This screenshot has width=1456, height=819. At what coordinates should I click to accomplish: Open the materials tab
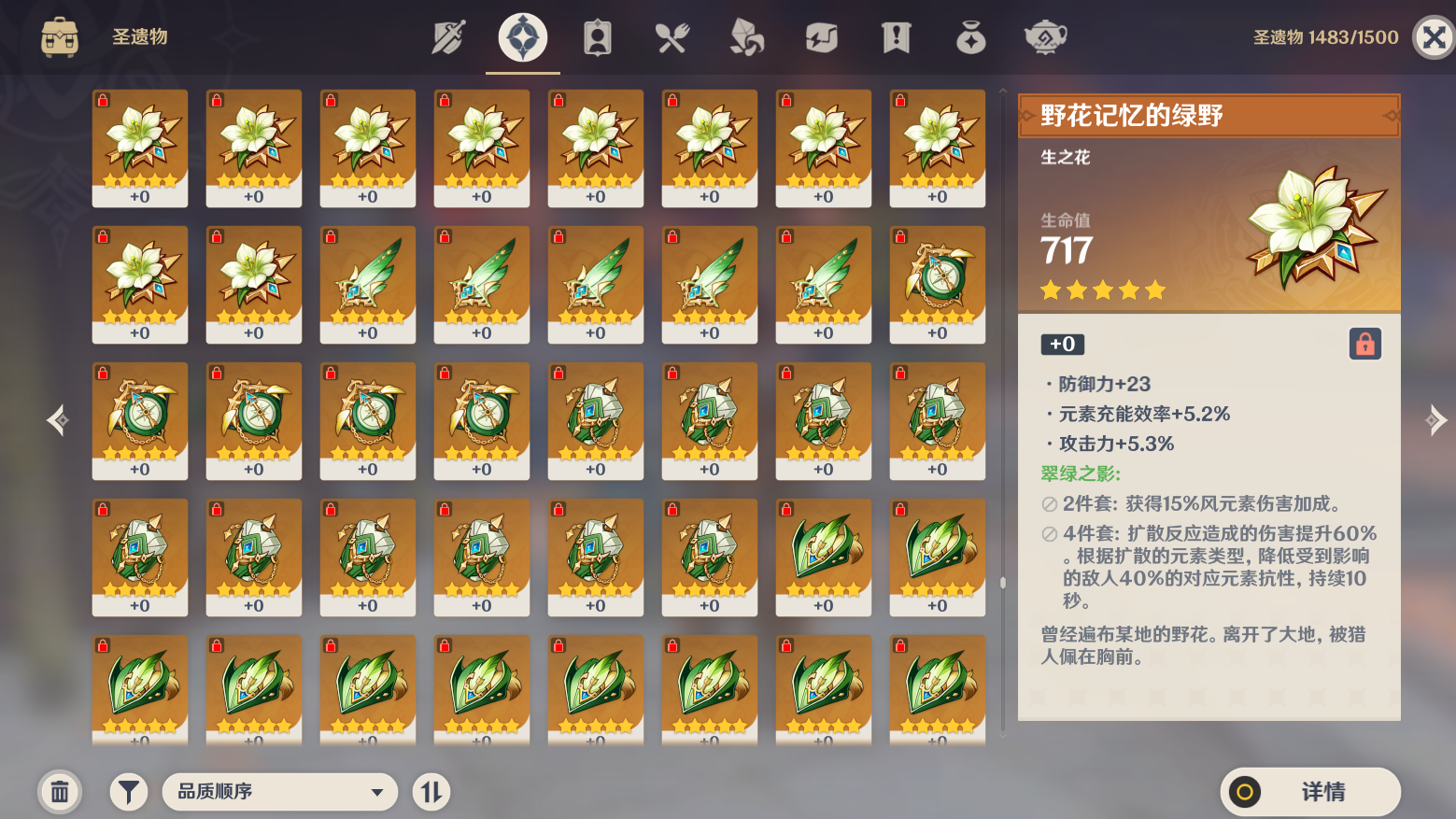(746, 37)
